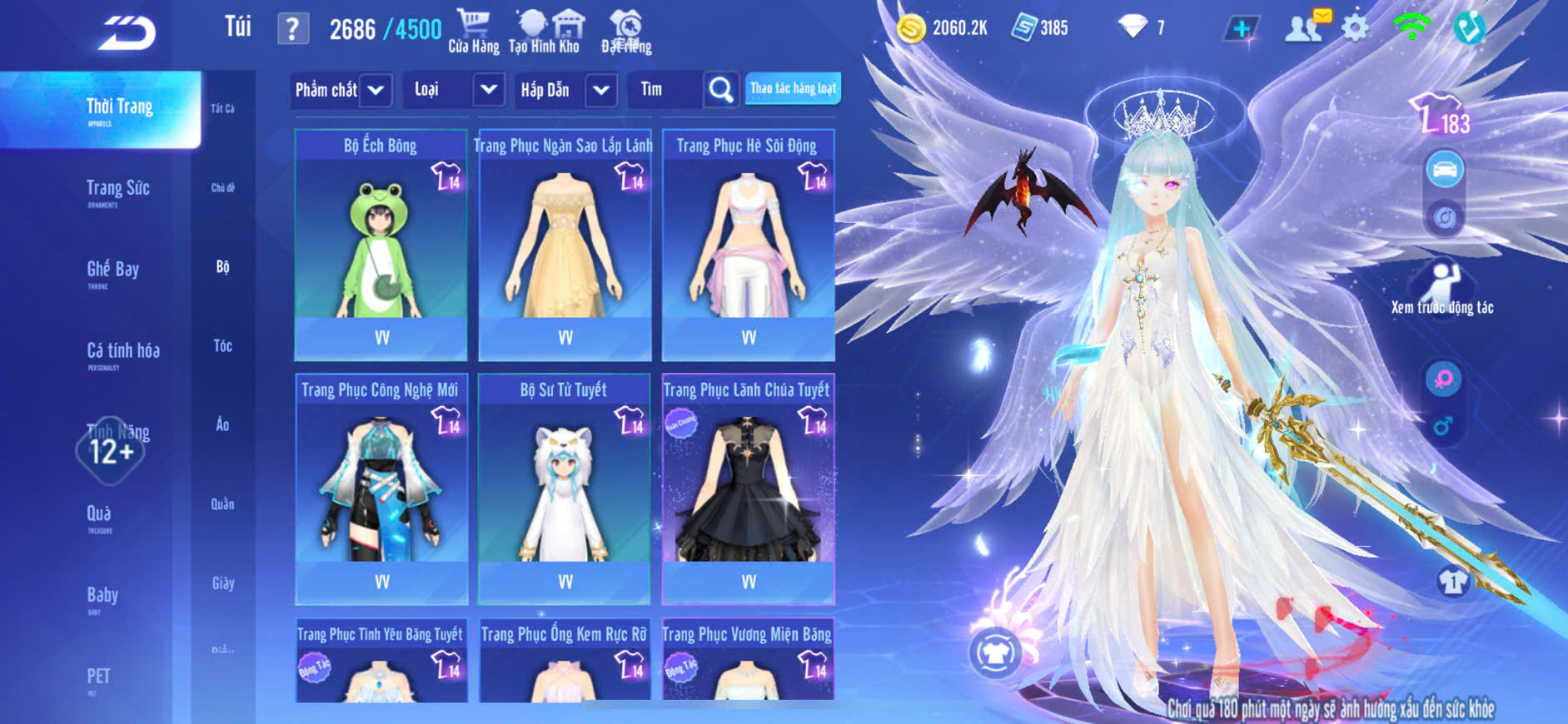Open the question mark help button

(292, 29)
